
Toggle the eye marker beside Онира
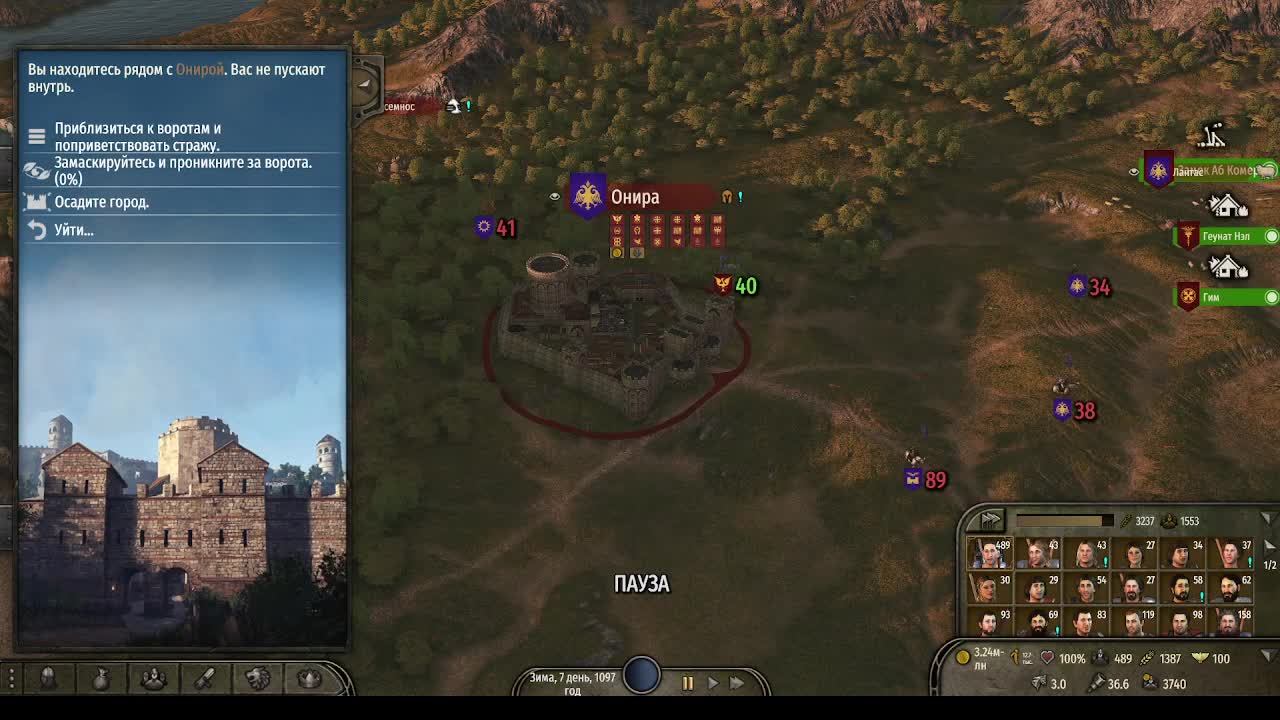(556, 196)
